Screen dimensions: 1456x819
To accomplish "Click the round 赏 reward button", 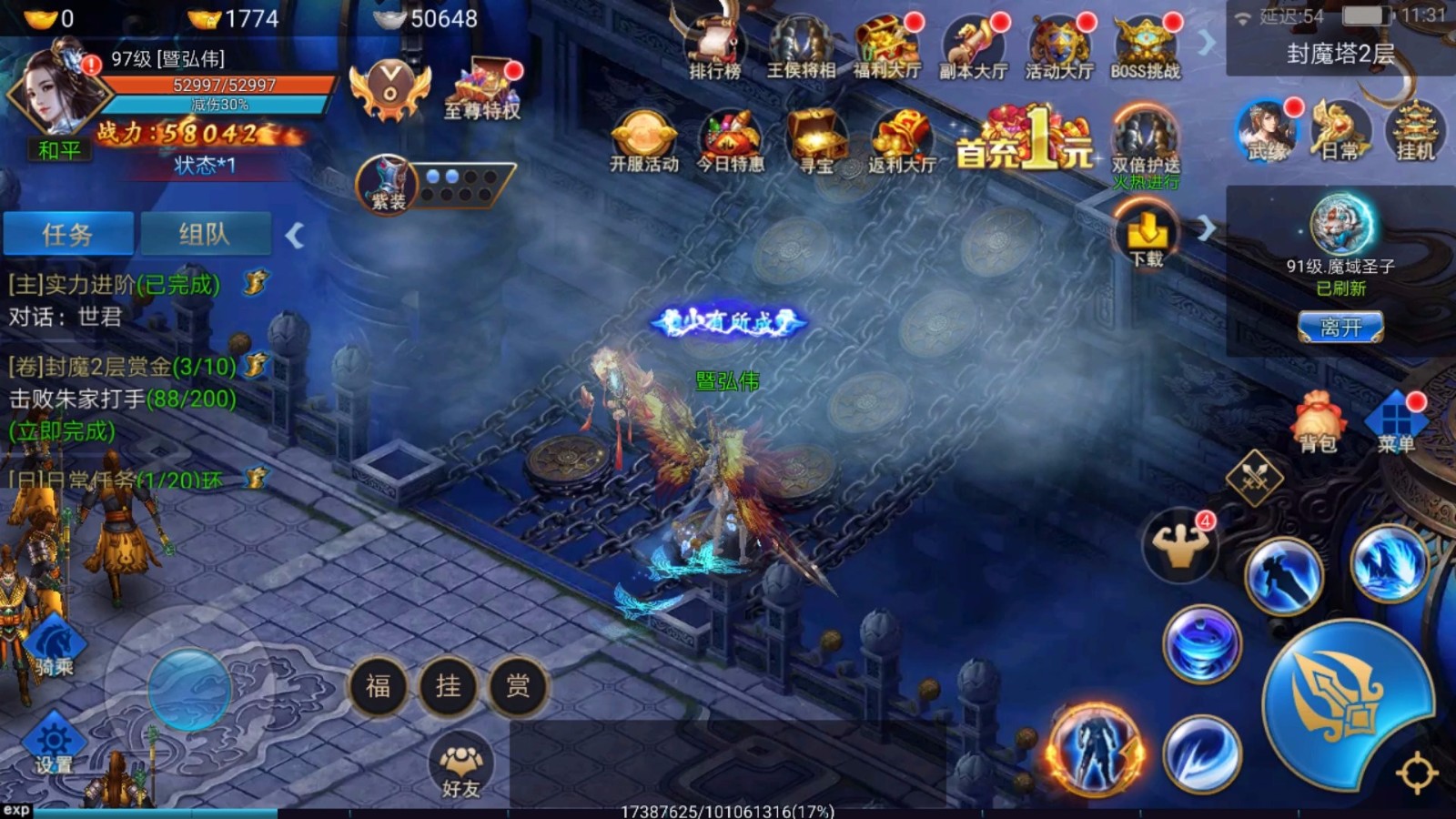I will pyautogui.click(x=518, y=685).
